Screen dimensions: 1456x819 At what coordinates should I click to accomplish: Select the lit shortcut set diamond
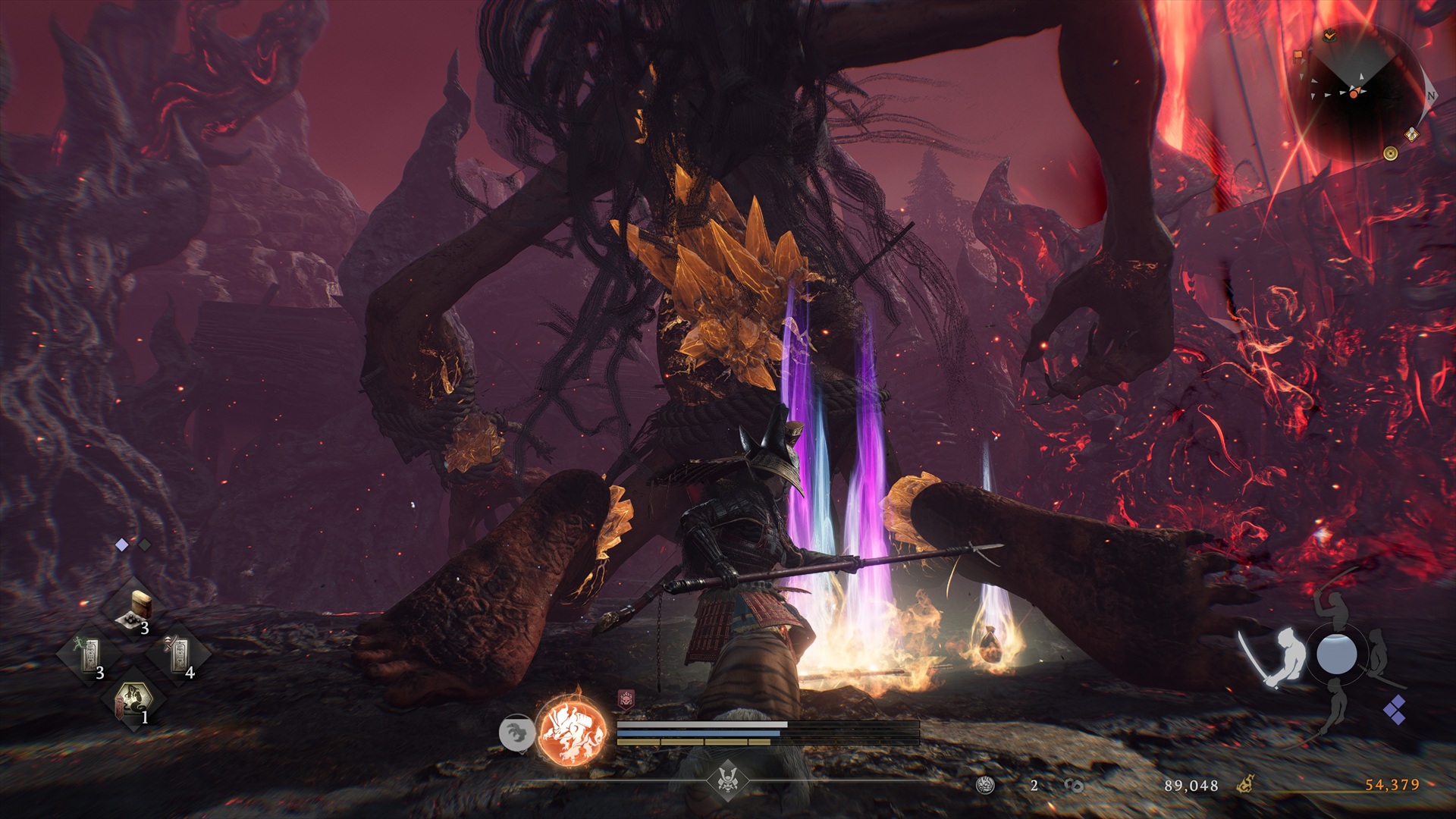[121, 544]
